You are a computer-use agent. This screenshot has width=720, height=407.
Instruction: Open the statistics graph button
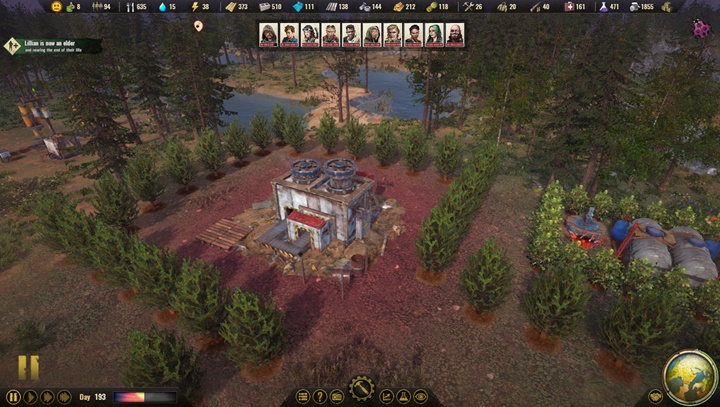[386, 397]
